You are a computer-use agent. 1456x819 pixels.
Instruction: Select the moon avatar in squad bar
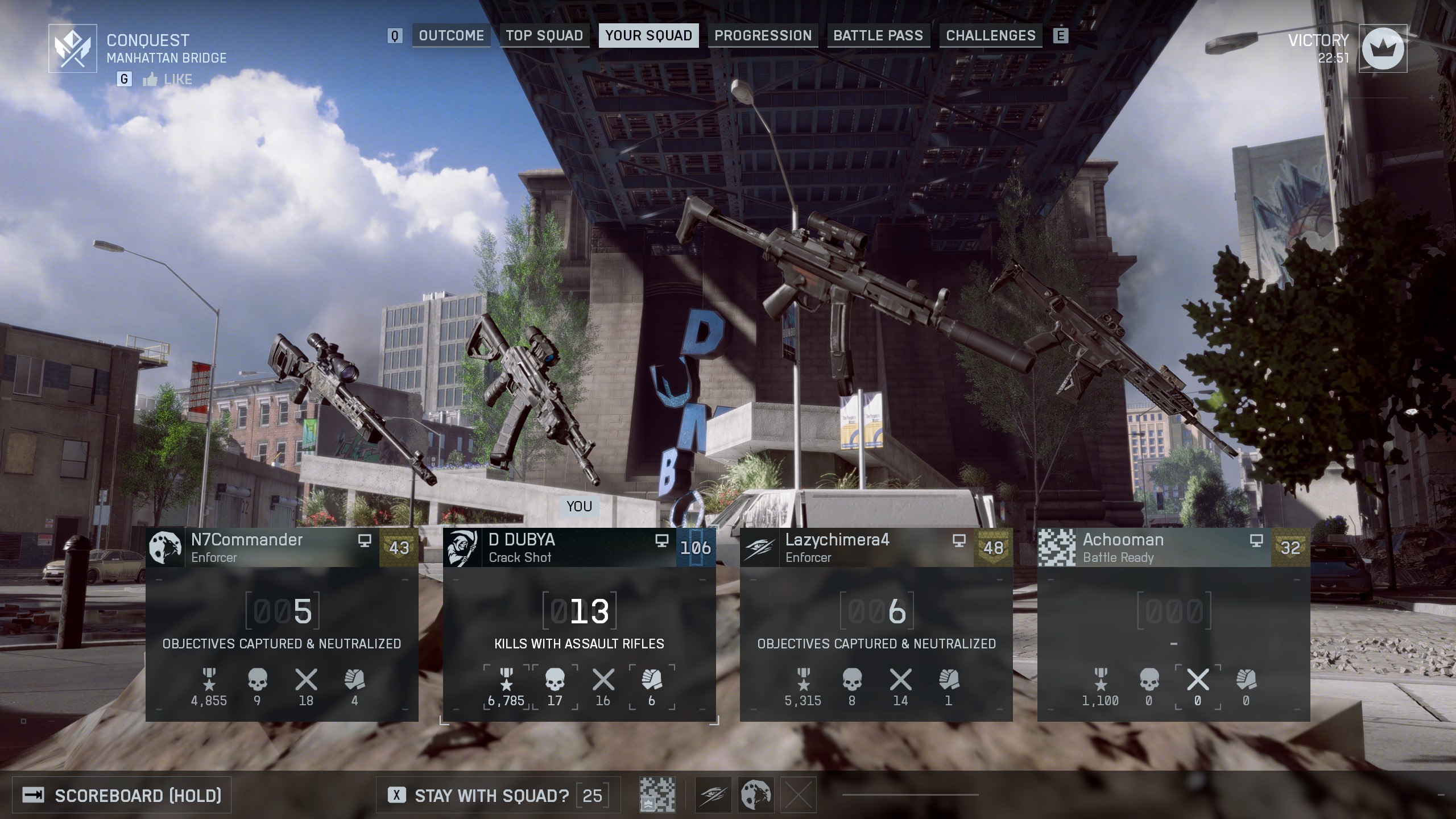coord(756,795)
